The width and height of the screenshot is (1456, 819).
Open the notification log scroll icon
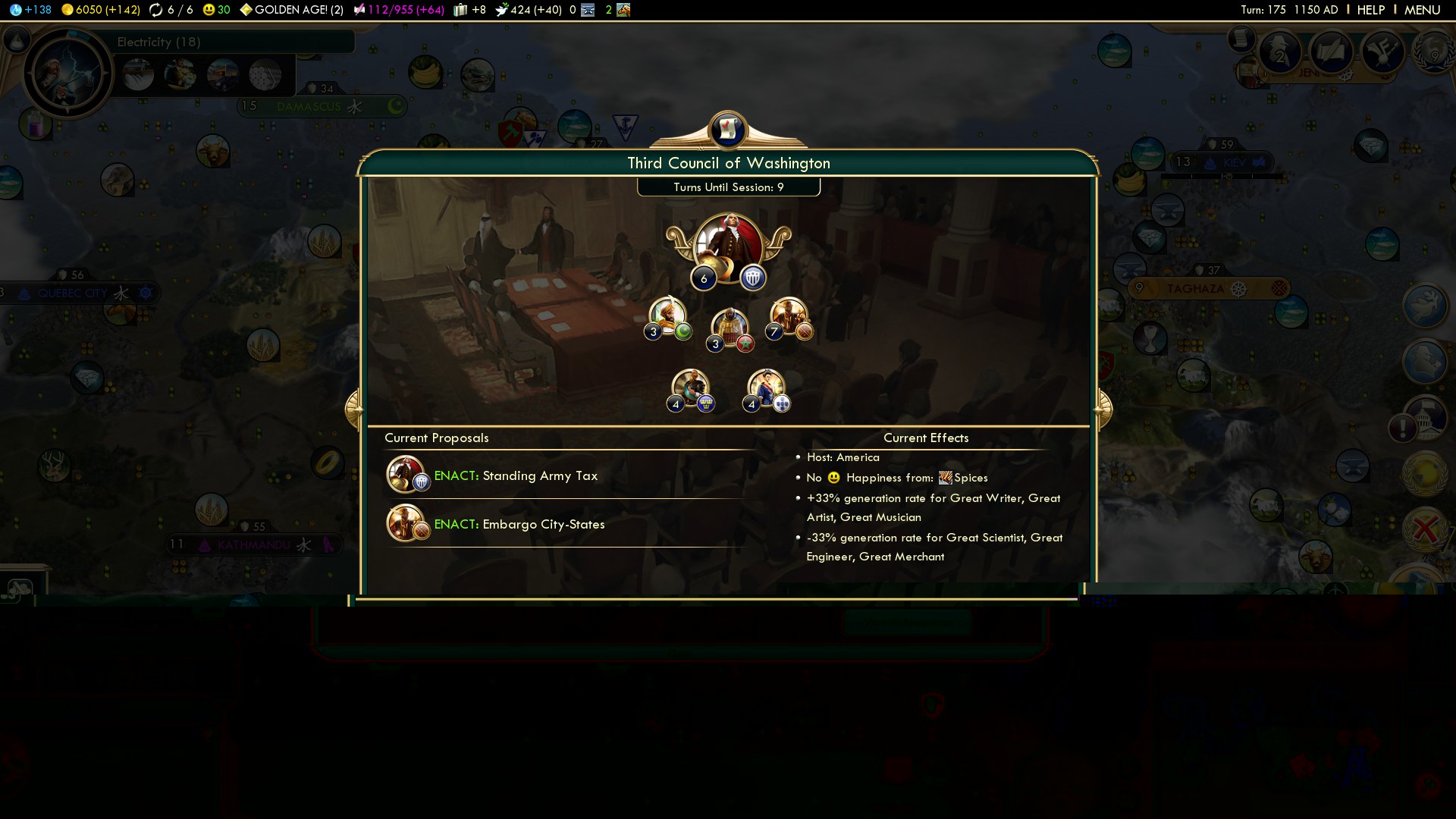1241,38
